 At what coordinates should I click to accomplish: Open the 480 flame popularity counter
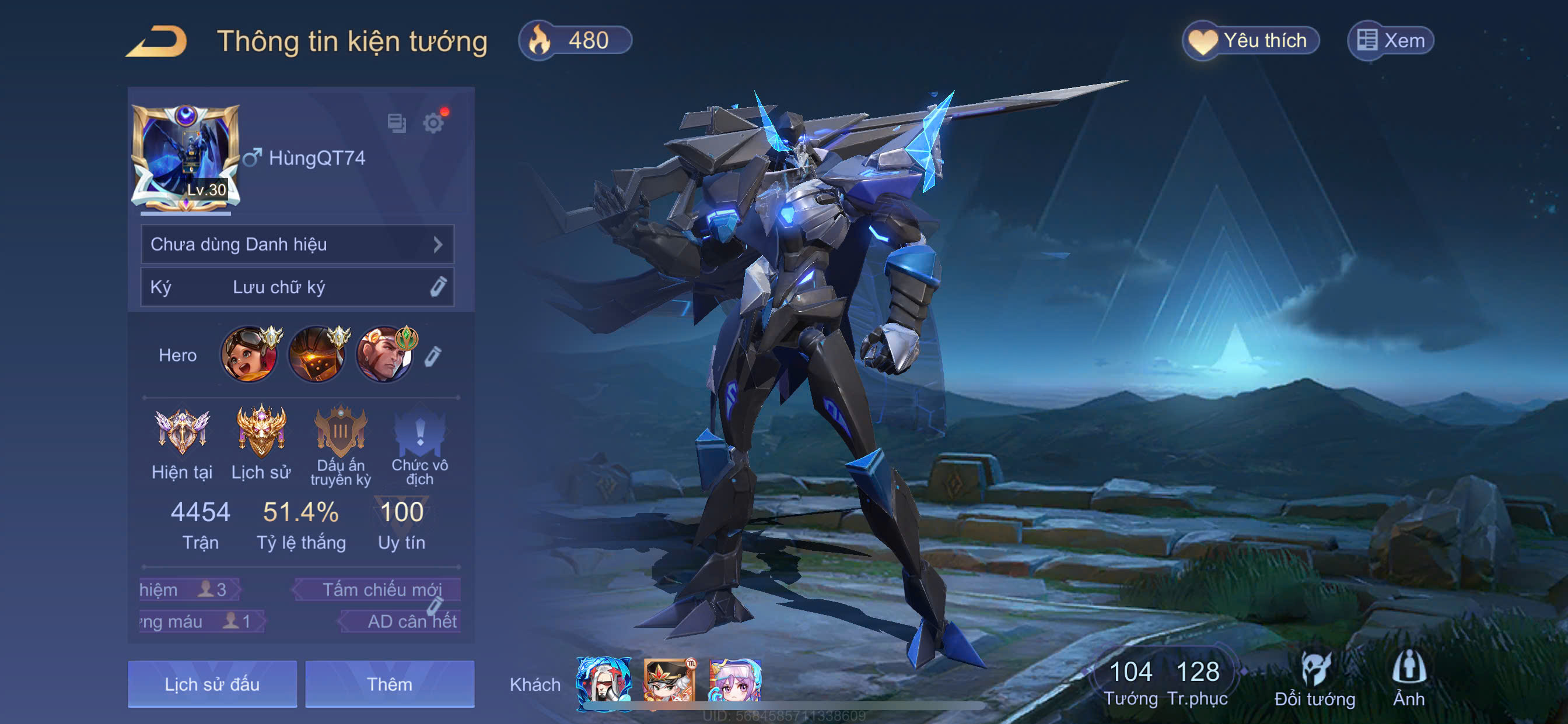[x=575, y=41]
